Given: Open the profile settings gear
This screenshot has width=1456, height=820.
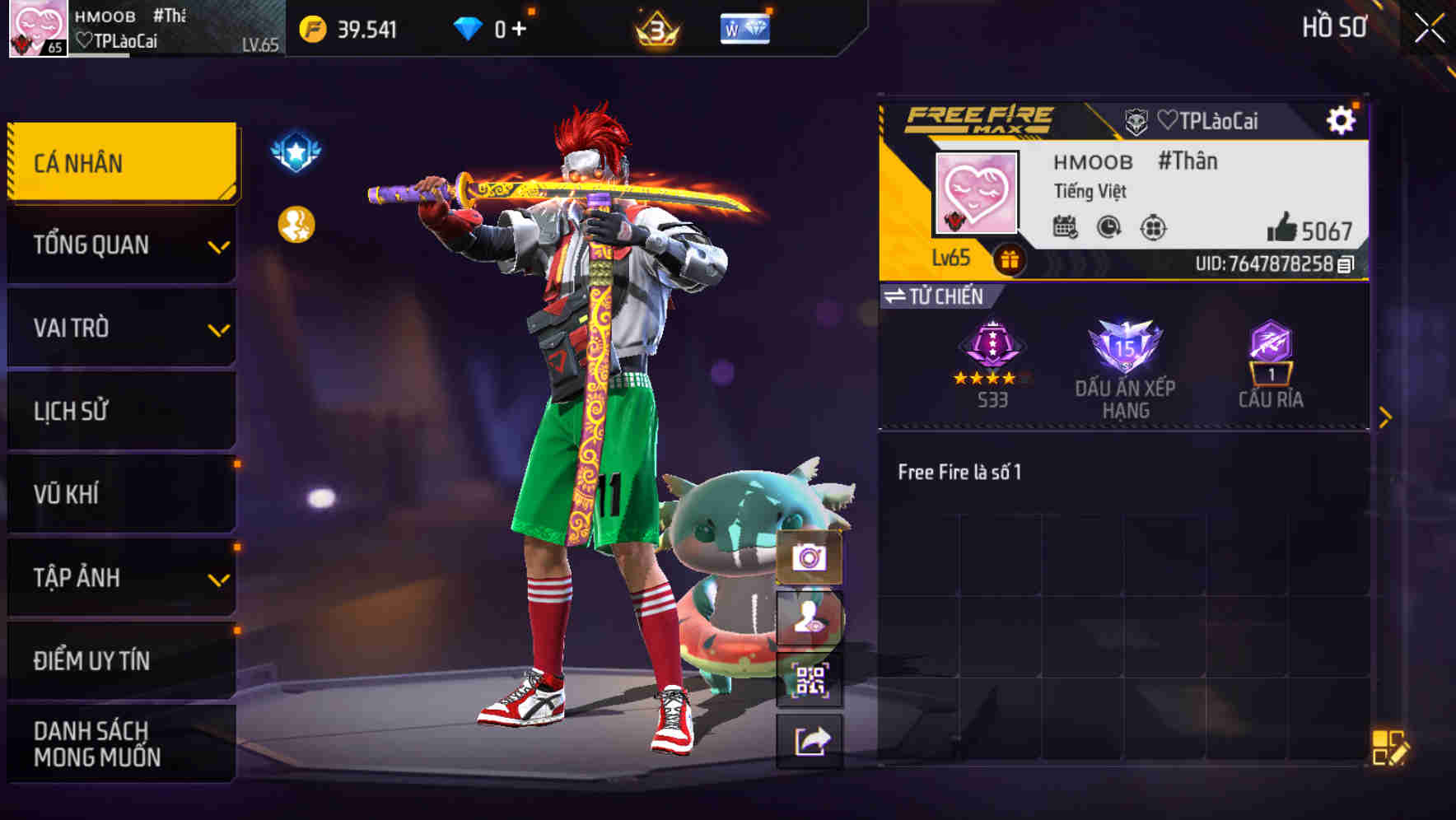Looking at the screenshot, I should tap(1342, 119).
